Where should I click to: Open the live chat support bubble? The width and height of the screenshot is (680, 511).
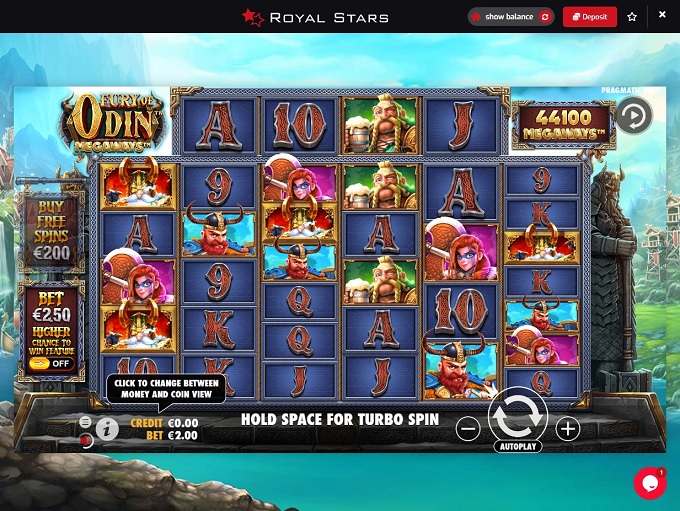(x=650, y=483)
